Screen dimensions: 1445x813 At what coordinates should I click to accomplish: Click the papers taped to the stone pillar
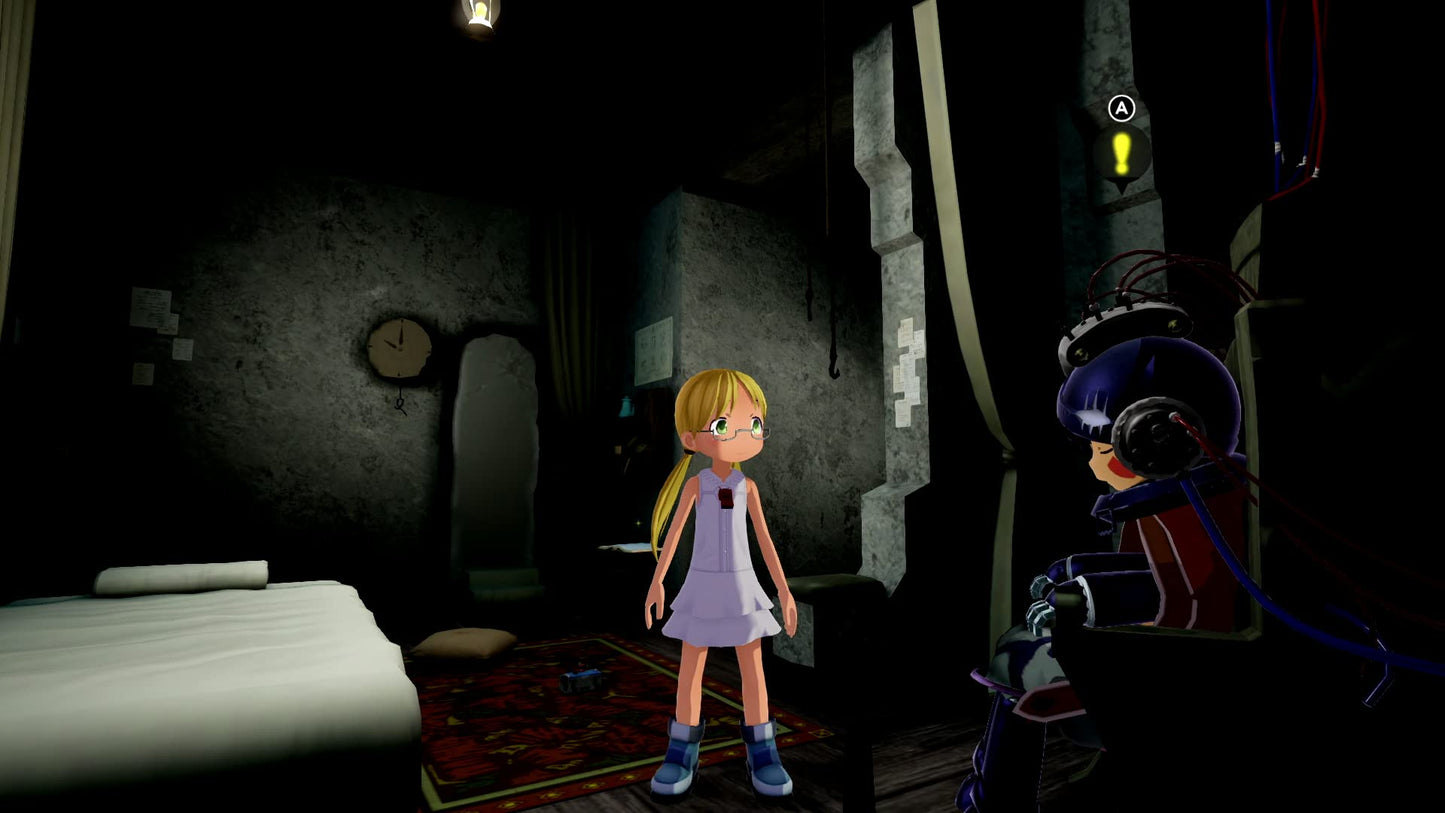tap(907, 372)
